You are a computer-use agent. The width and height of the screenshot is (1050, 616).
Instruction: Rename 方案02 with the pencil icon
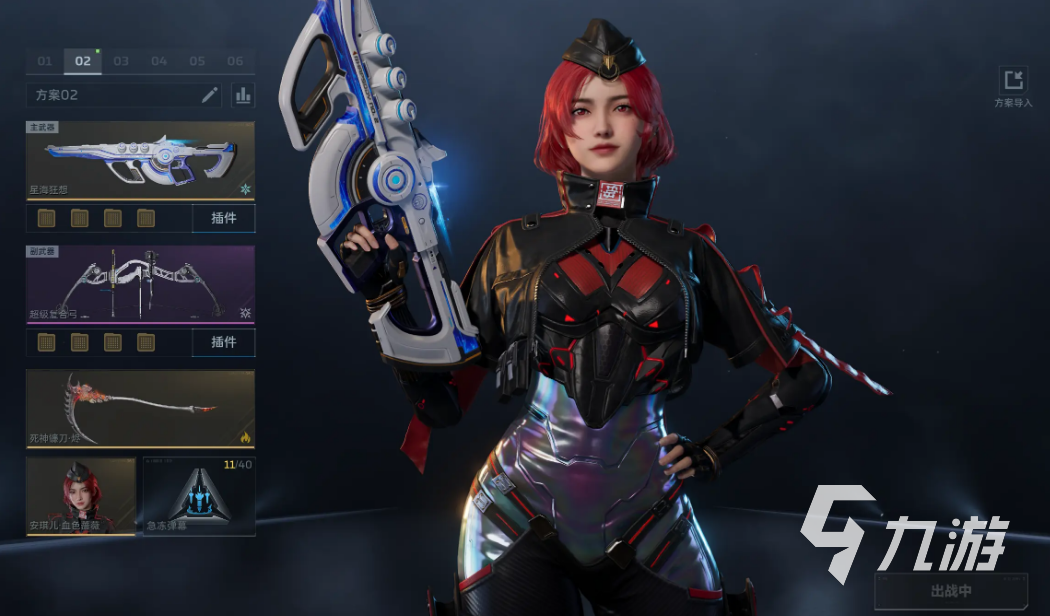[x=209, y=95]
